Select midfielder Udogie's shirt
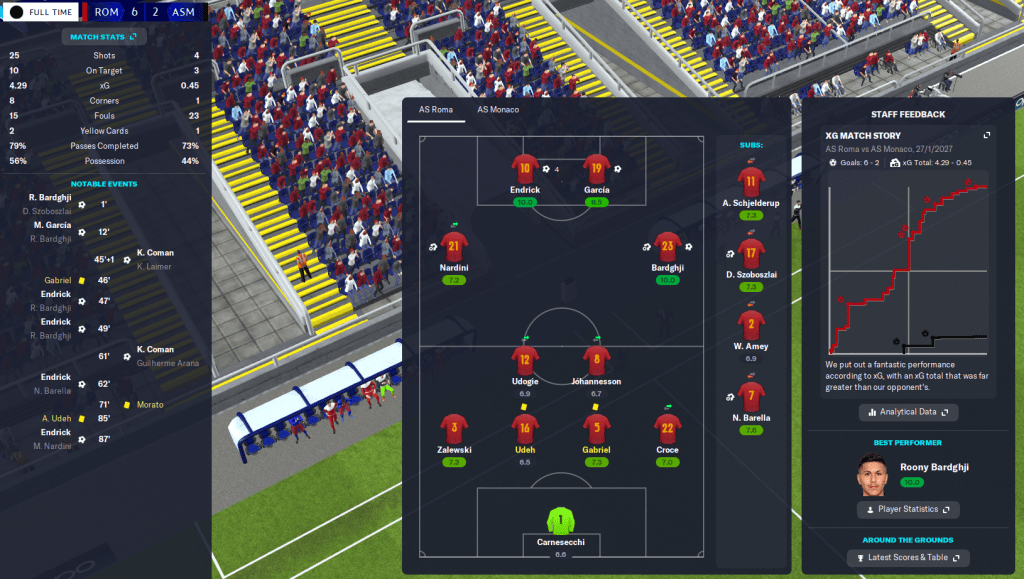 [x=524, y=360]
